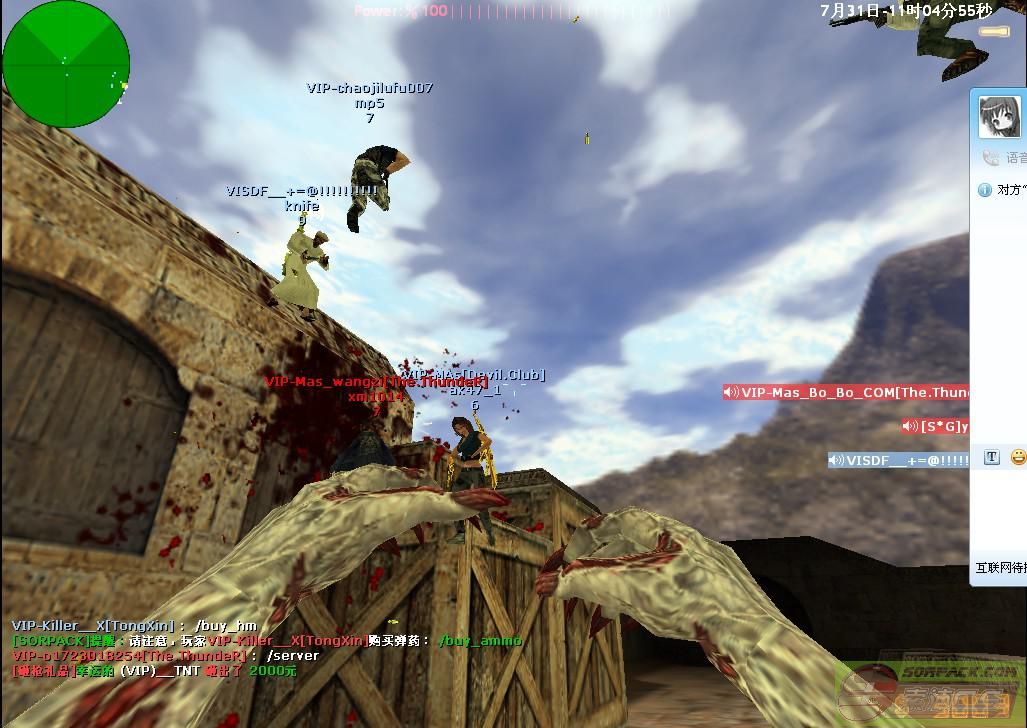Click the green radar minimap
The height and width of the screenshot is (728, 1027).
(66, 64)
